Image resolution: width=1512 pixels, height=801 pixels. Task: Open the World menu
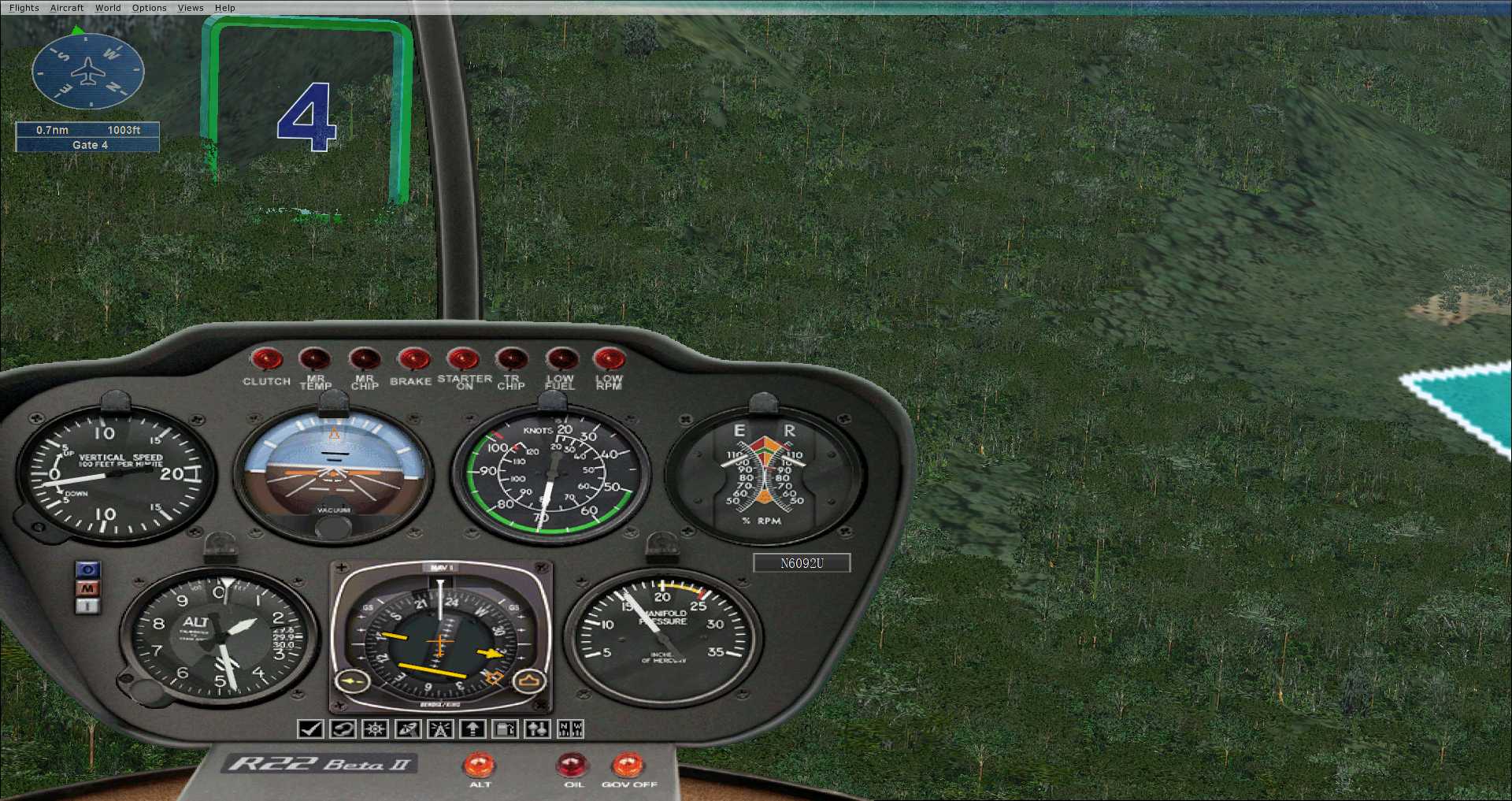(108, 8)
